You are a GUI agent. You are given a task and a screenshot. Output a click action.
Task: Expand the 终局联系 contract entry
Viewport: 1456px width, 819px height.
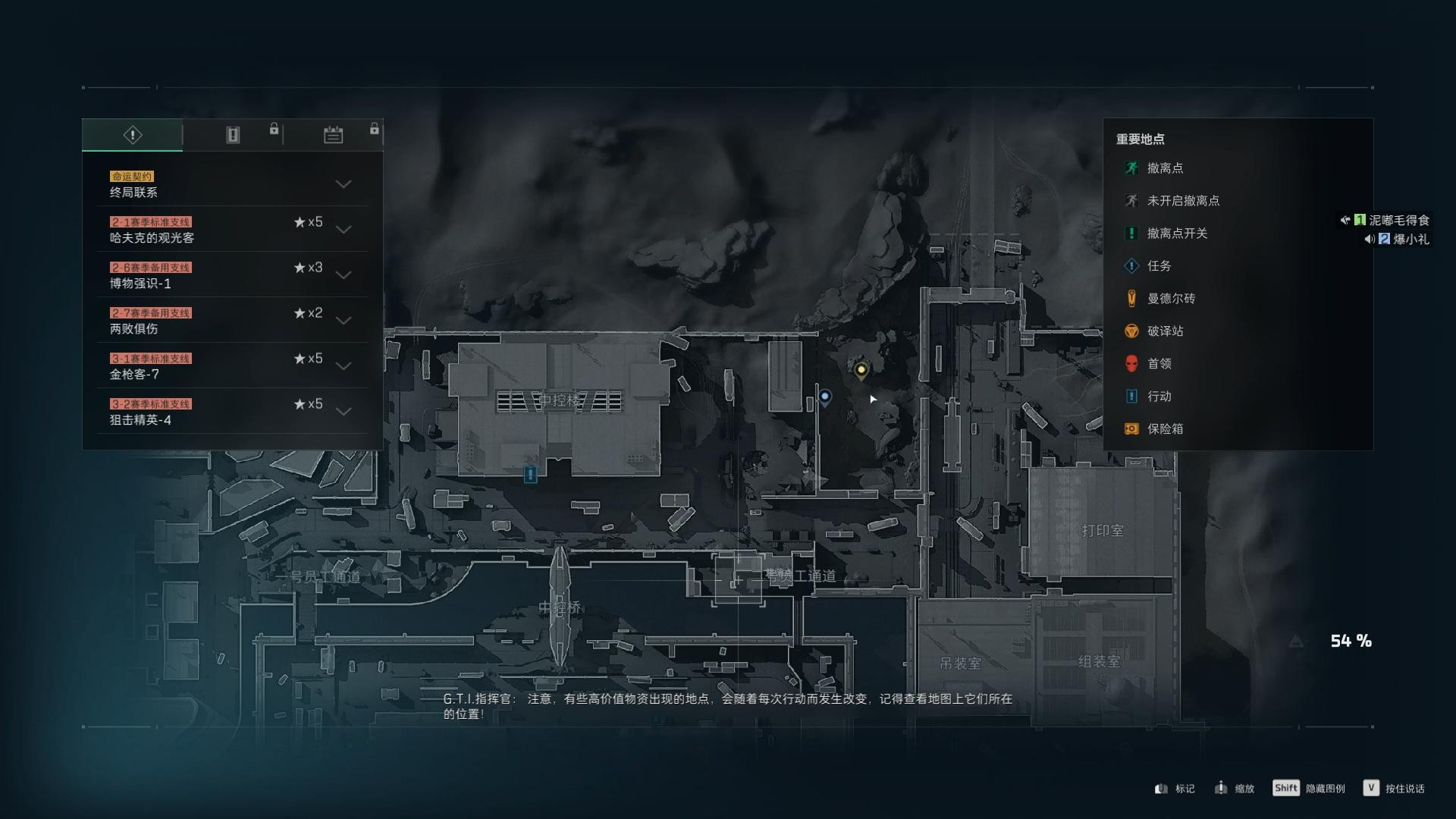click(x=344, y=184)
